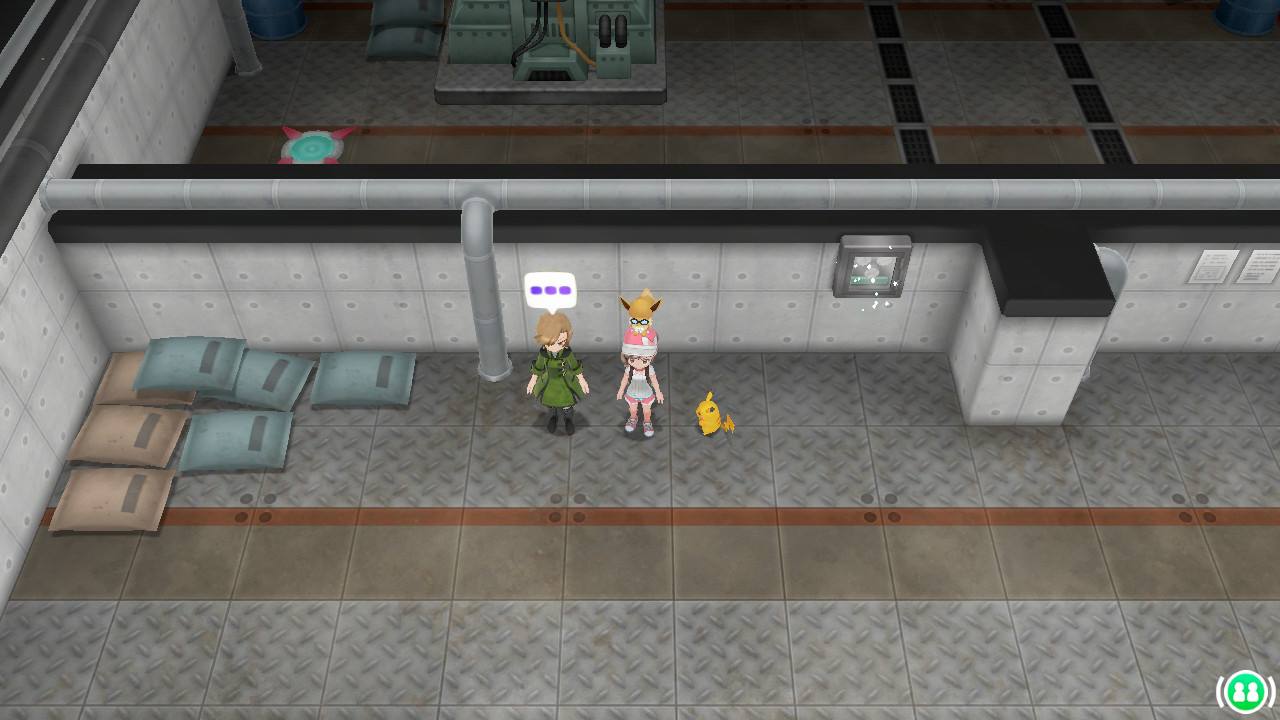Click the green two-player support icon
The height and width of the screenshot is (720, 1280).
click(1244, 691)
